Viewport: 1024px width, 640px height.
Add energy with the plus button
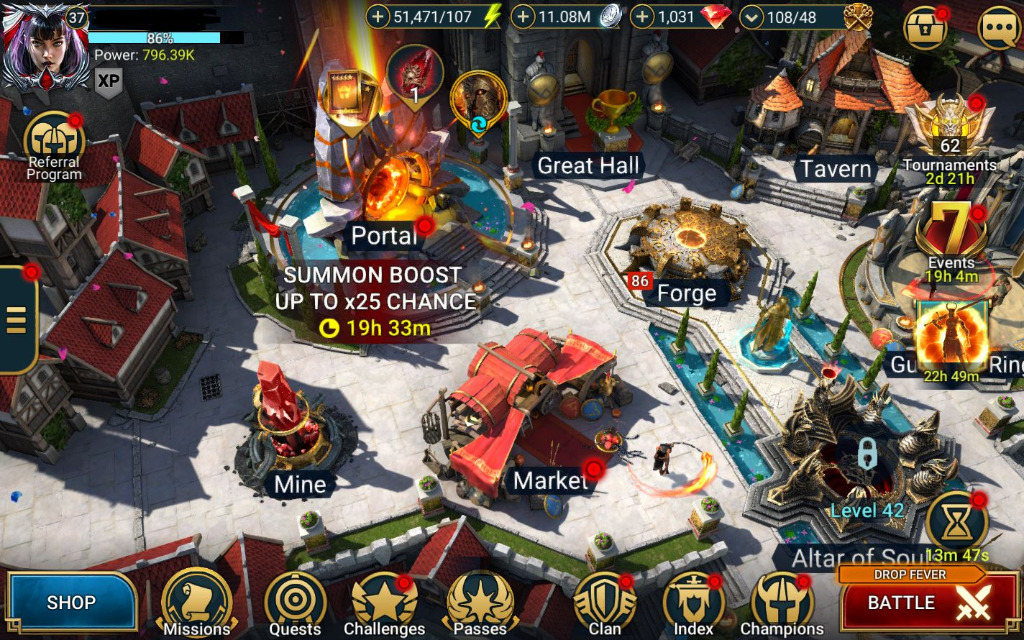pyautogui.click(x=378, y=16)
